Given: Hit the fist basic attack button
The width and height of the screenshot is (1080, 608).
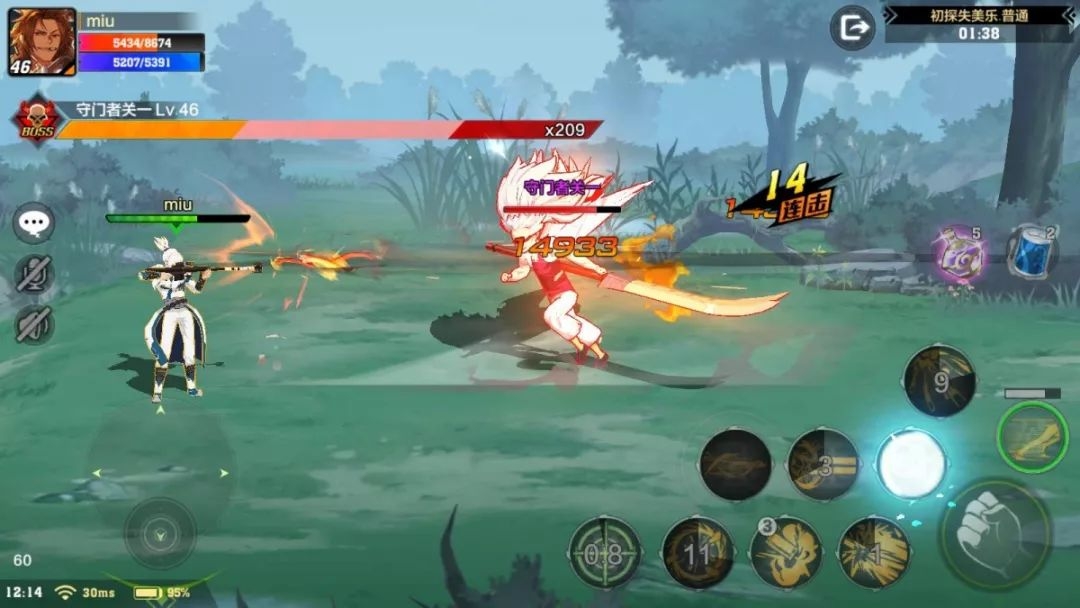Looking at the screenshot, I should 996,534.
